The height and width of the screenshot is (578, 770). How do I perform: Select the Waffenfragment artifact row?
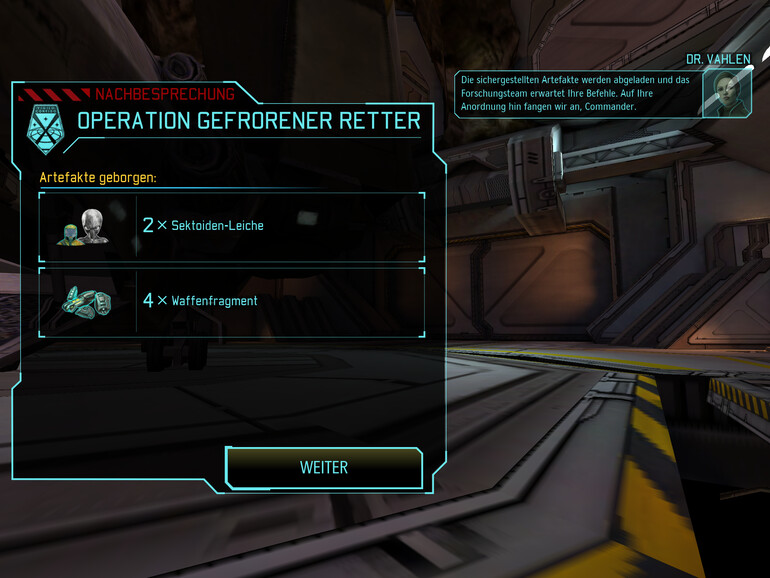coord(231,300)
